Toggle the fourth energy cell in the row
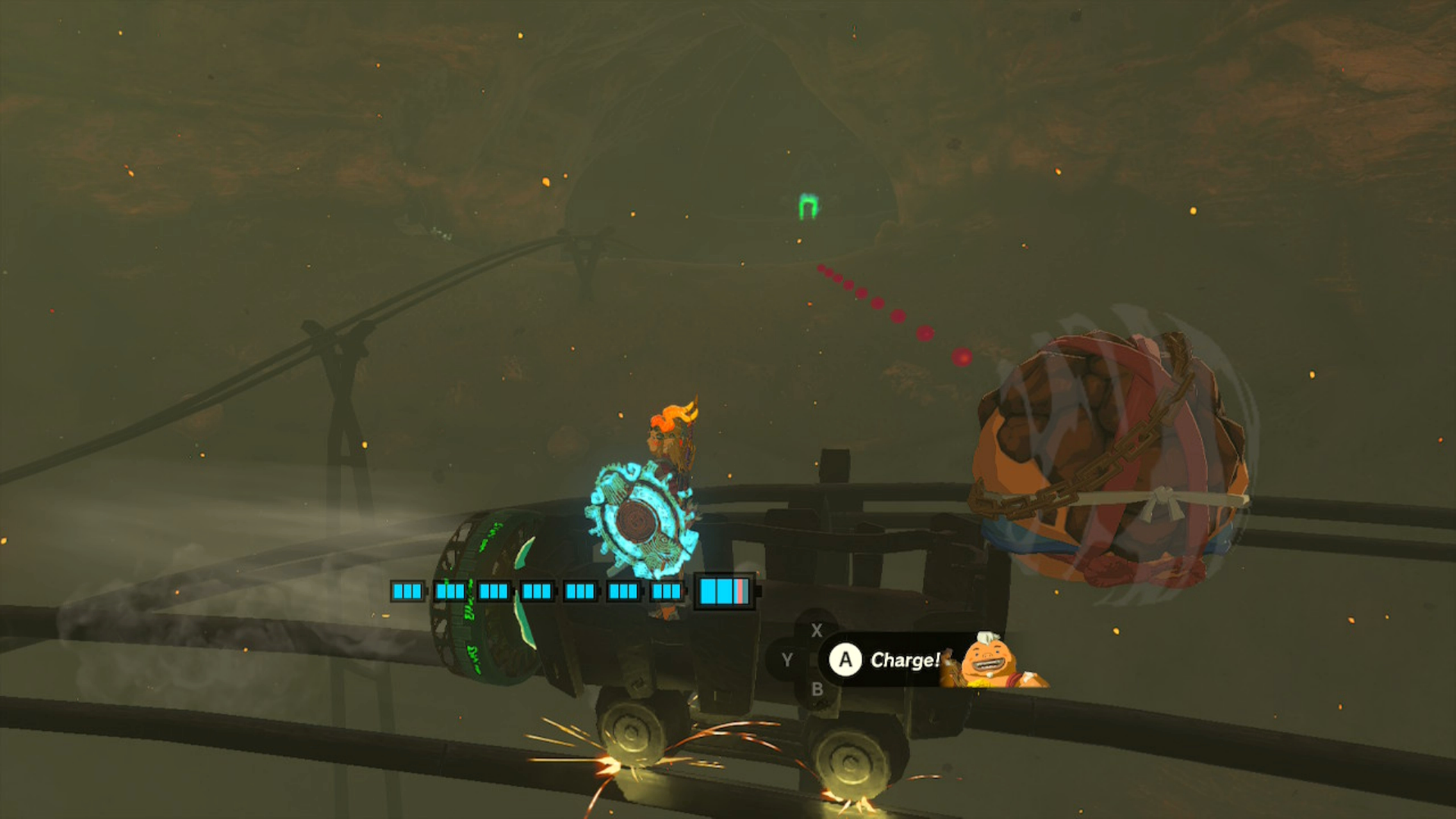The height and width of the screenshot is (819, 1456). pos(537,592)
